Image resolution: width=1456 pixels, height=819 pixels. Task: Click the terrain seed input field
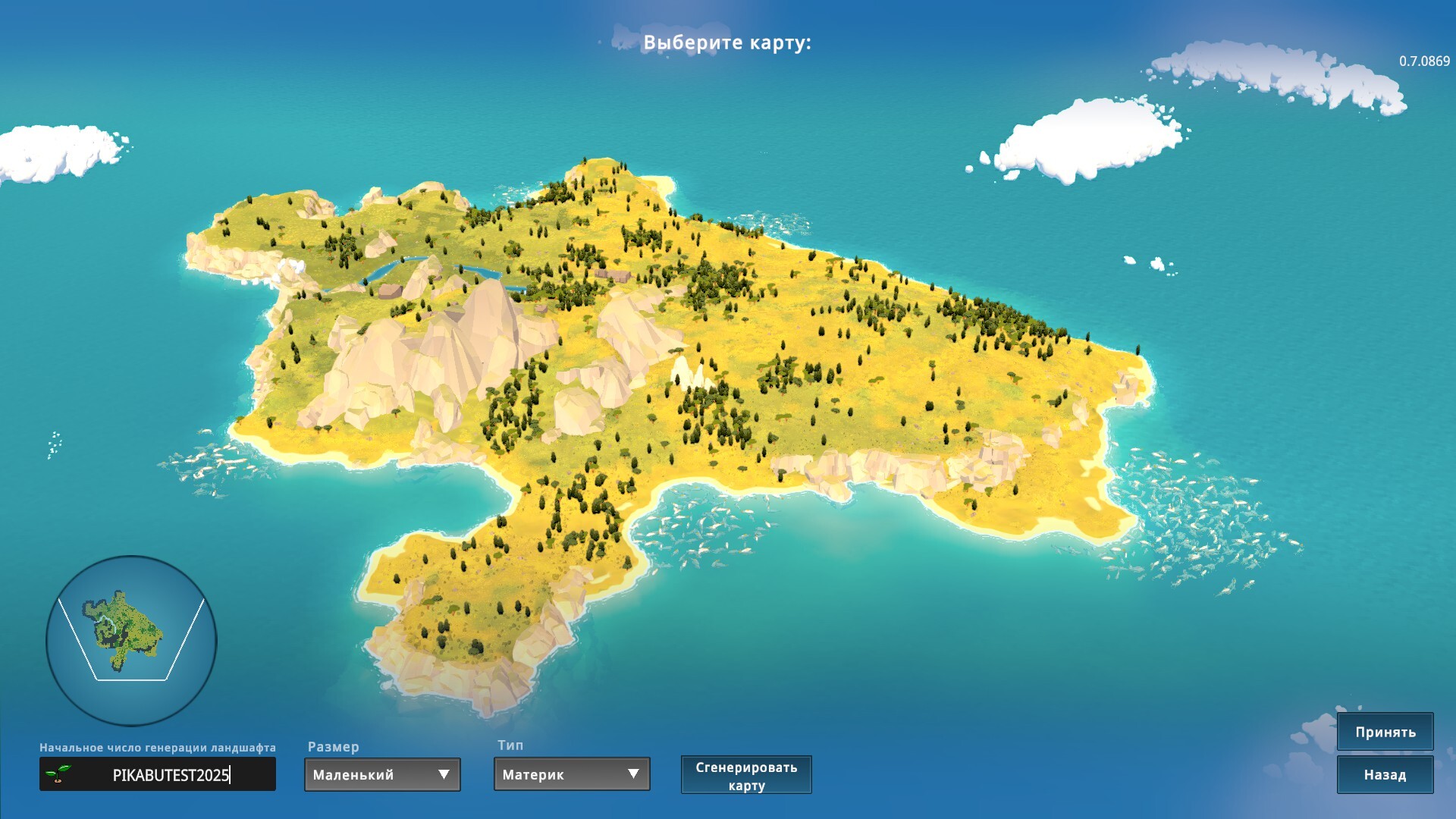(171, 774)
